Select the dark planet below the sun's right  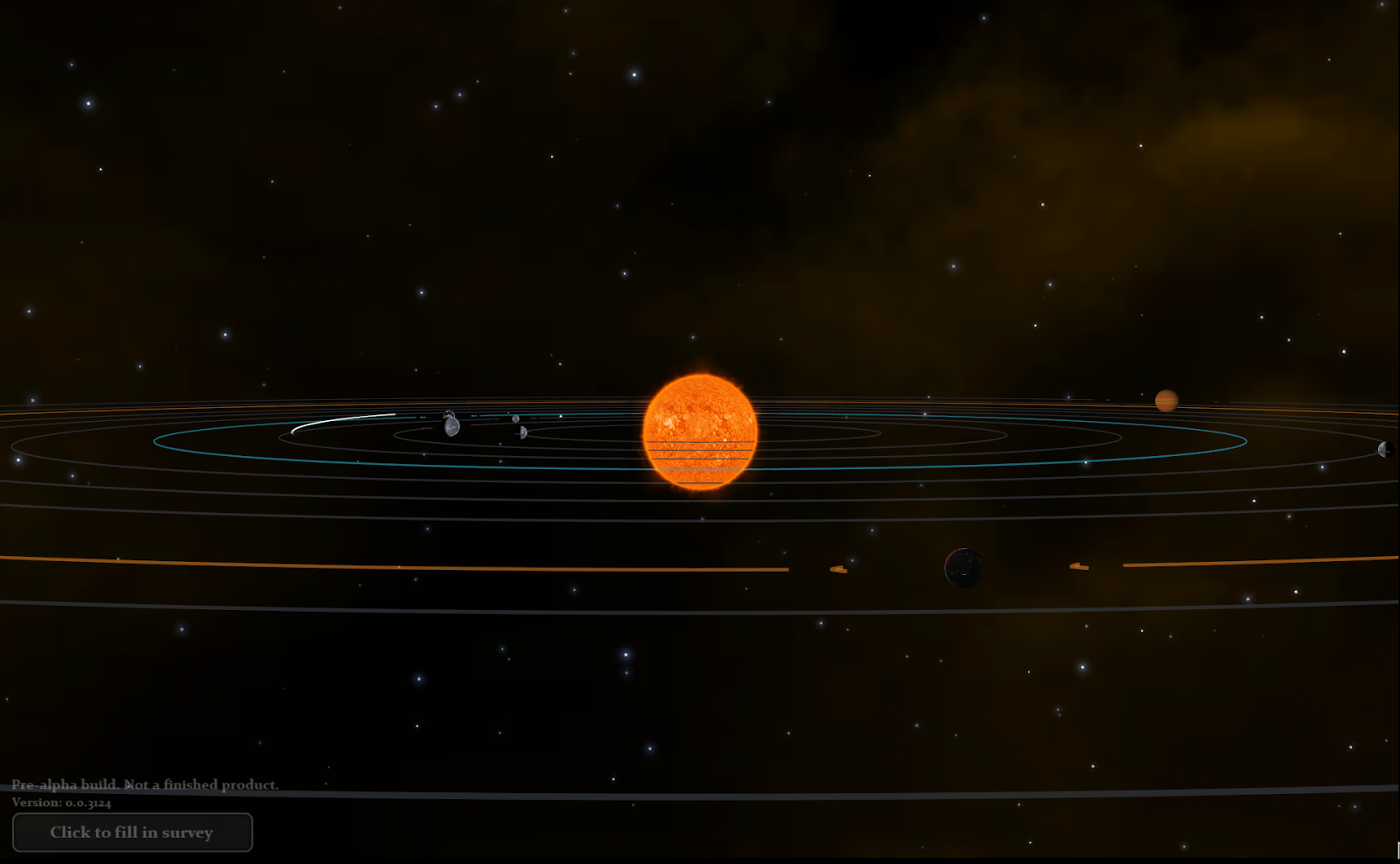(964, 567)
